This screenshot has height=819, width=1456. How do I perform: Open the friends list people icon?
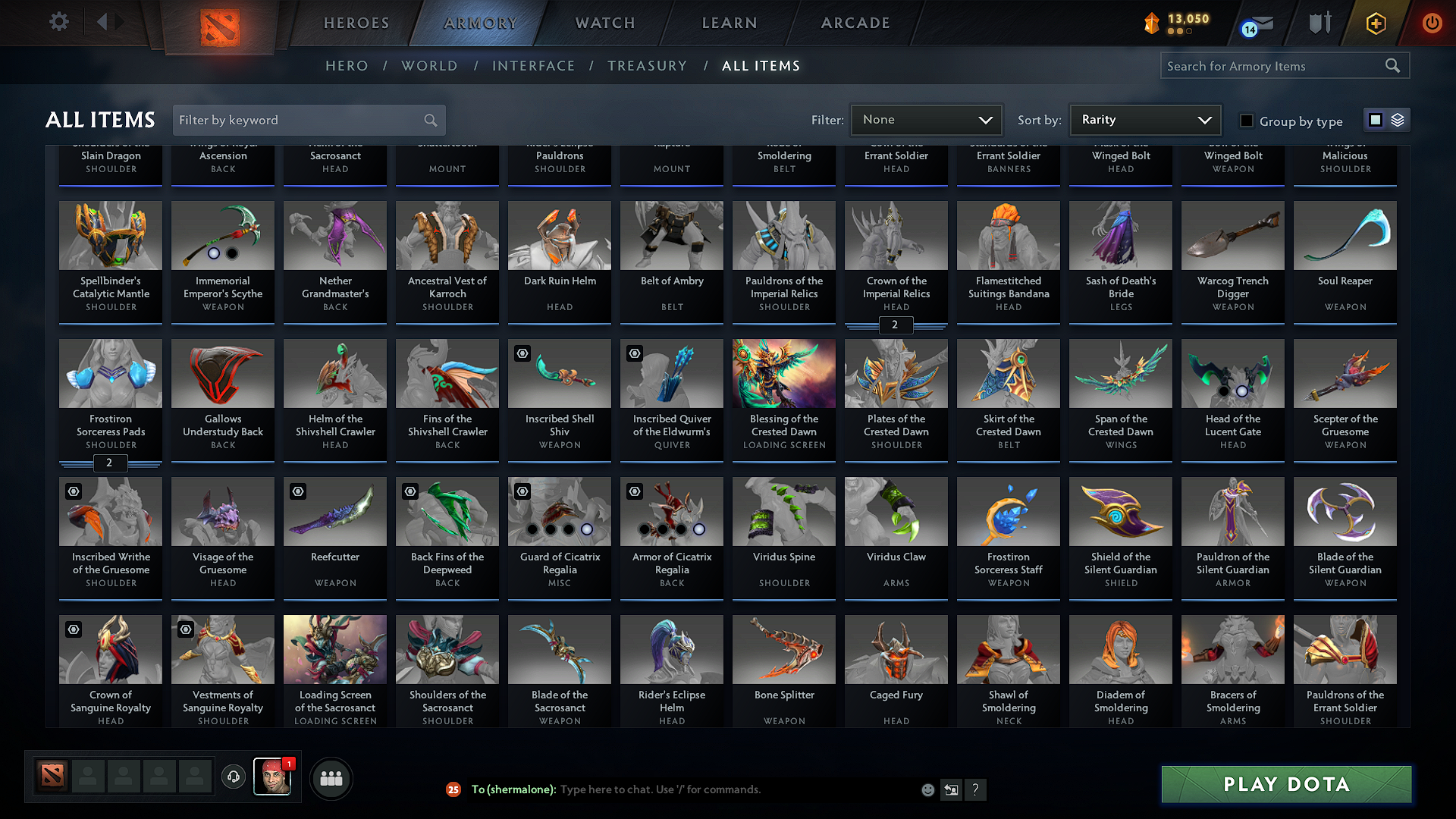(x=330, y=778)
